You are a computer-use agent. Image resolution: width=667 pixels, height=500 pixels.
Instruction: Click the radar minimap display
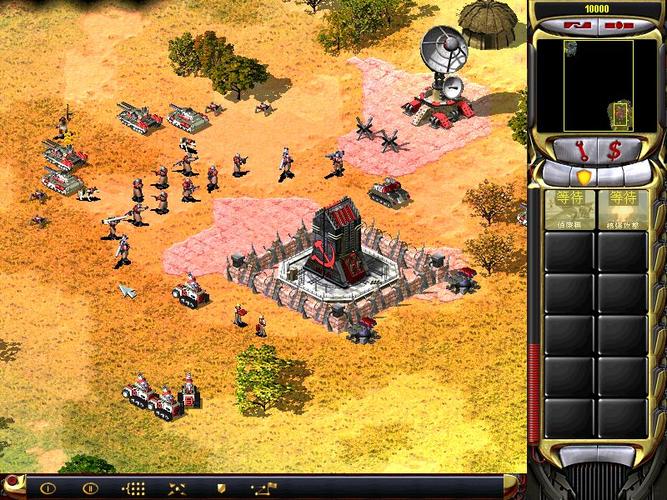[x=598, y=85]
